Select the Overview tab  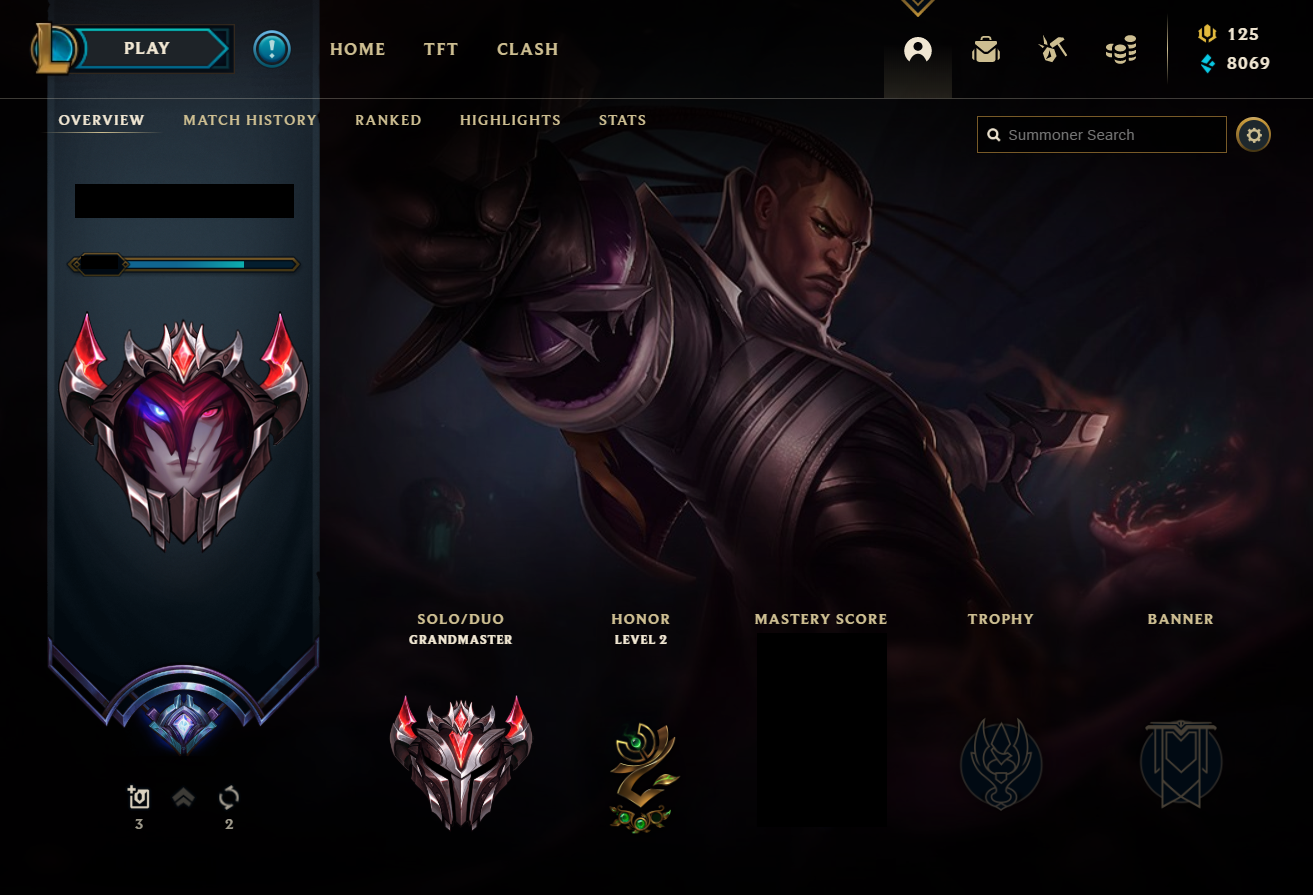[101, 120]
